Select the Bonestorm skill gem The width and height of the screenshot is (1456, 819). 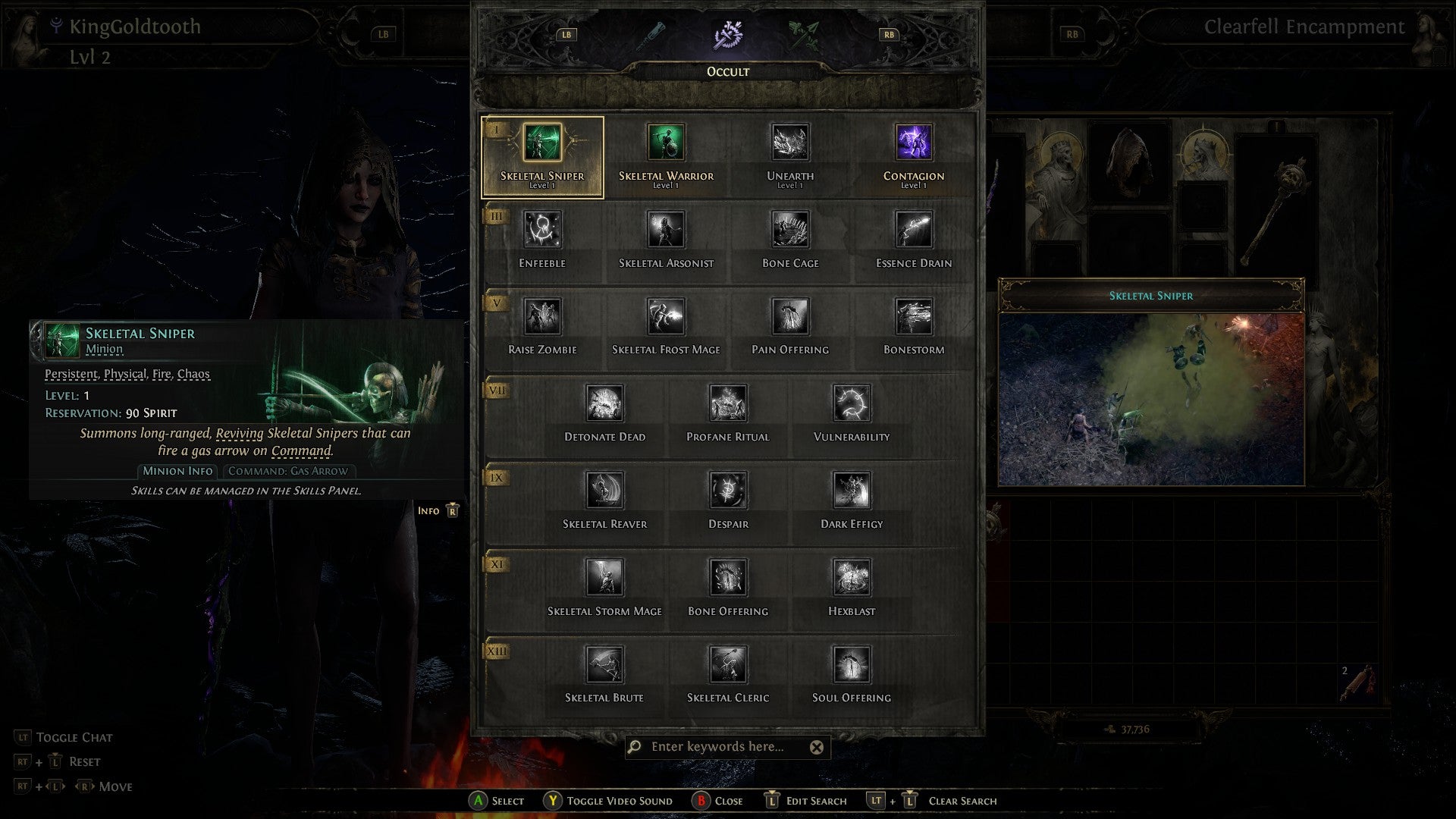(x=913, y=317)
